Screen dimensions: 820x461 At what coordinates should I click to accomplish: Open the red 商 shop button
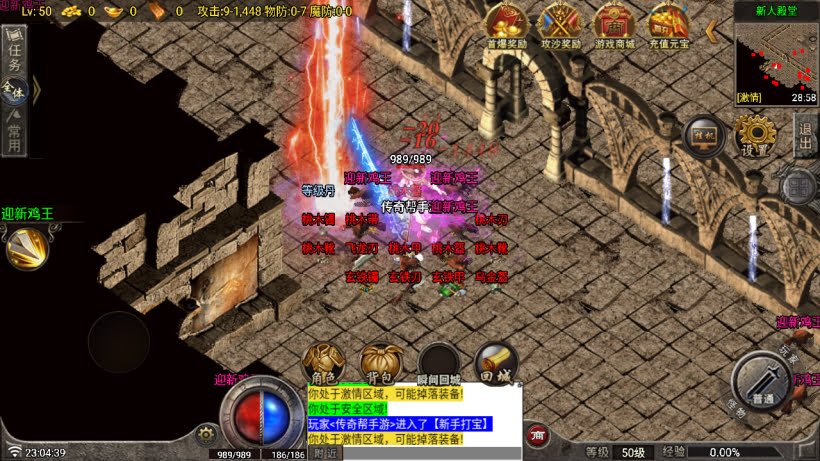(x=539, y=435)
